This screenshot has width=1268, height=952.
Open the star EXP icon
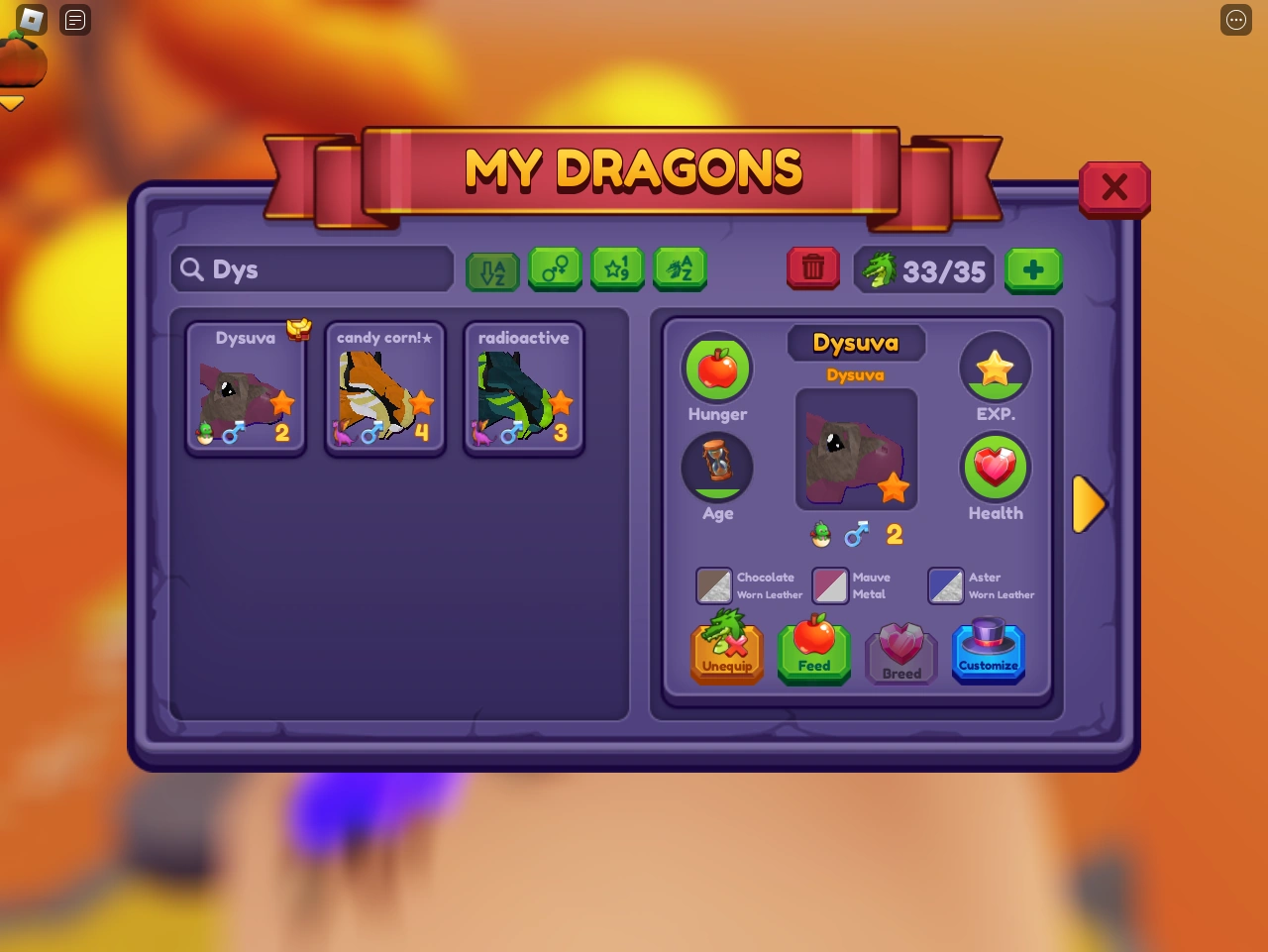coord(996,368)
